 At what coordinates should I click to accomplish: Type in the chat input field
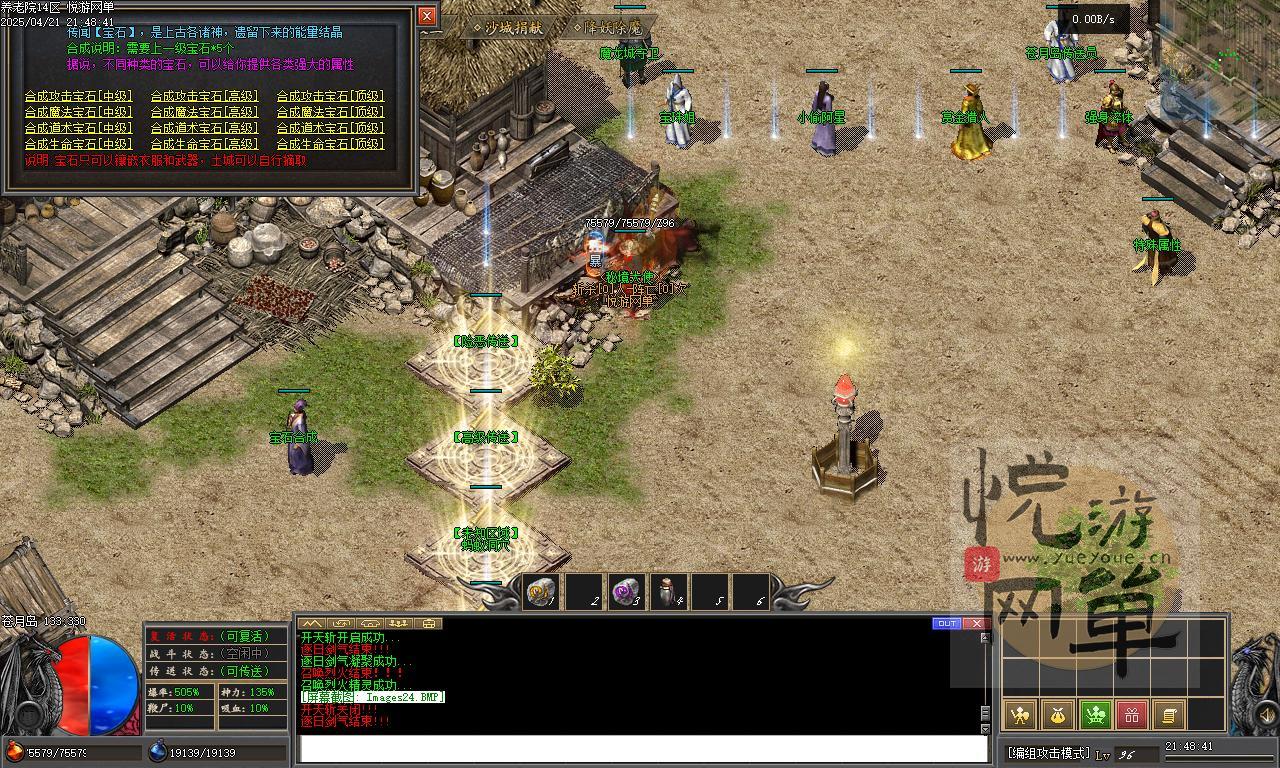coord(640,749)
